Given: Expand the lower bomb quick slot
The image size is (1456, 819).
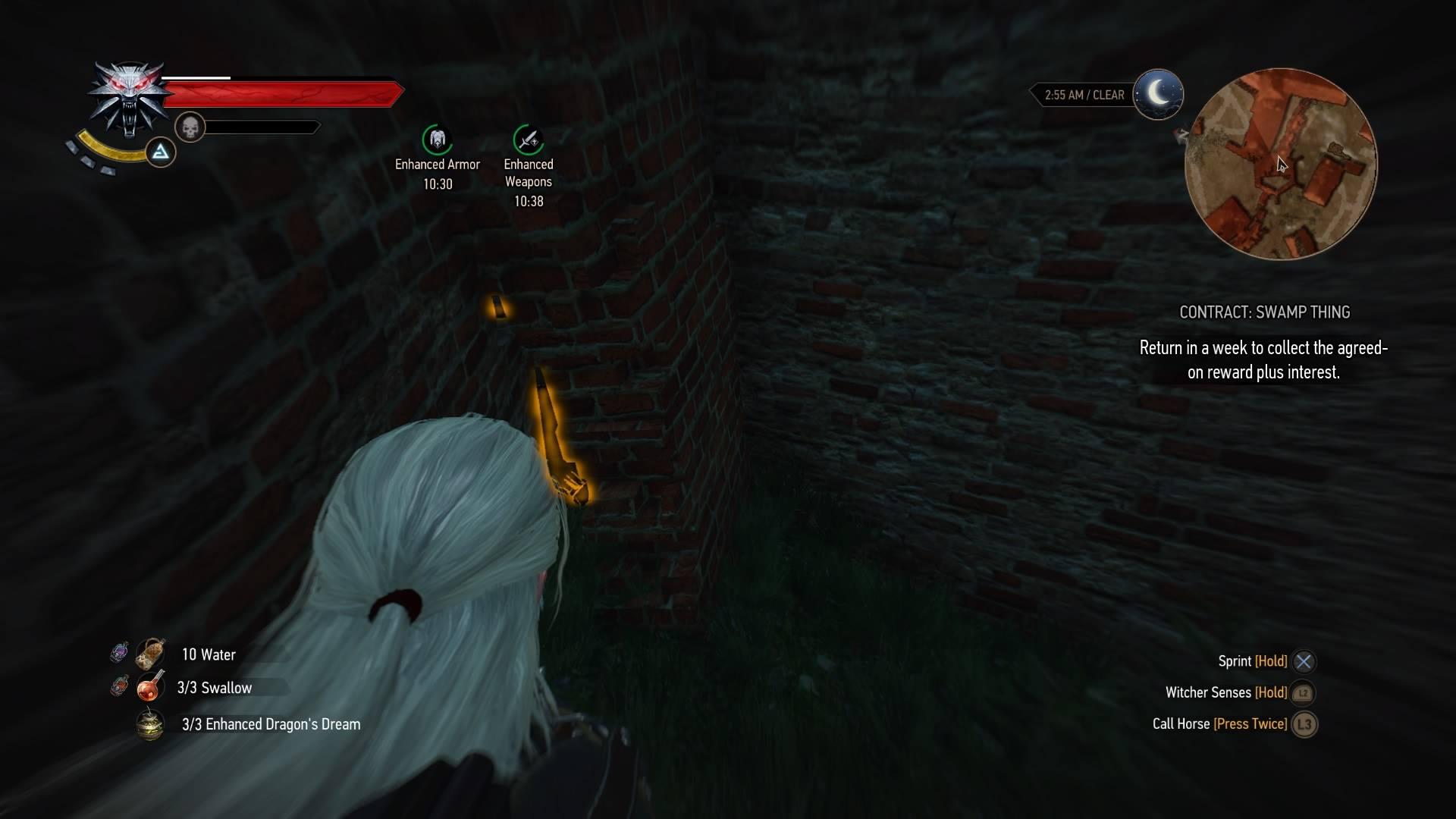Looking at the screenshot, I should 119,687.
